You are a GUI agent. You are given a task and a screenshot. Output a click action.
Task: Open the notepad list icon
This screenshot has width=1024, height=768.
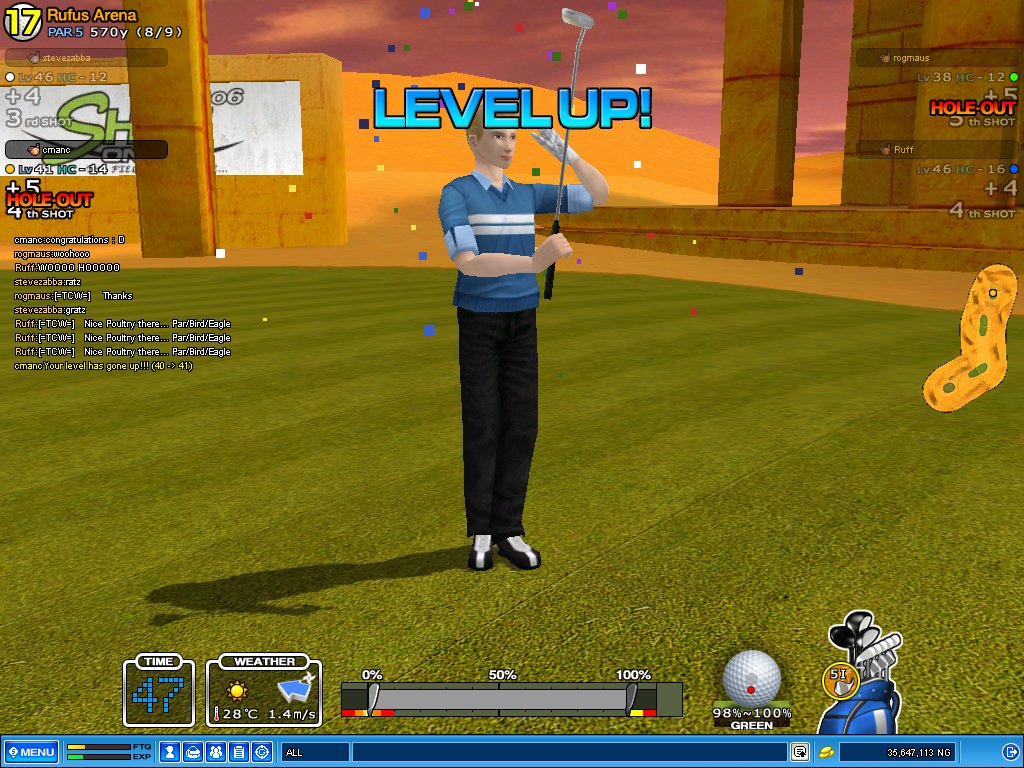(x=240, y=752)
